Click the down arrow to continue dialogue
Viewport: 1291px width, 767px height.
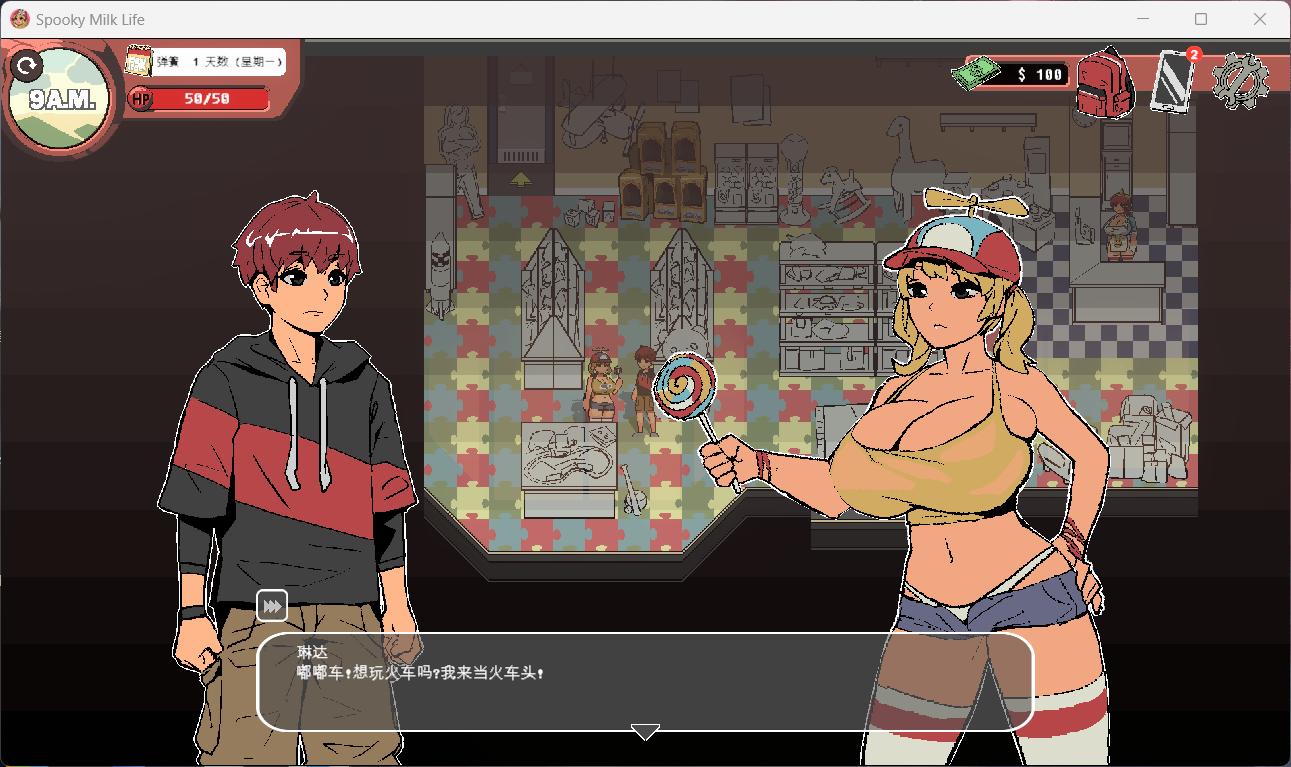[x=645, y=731]
